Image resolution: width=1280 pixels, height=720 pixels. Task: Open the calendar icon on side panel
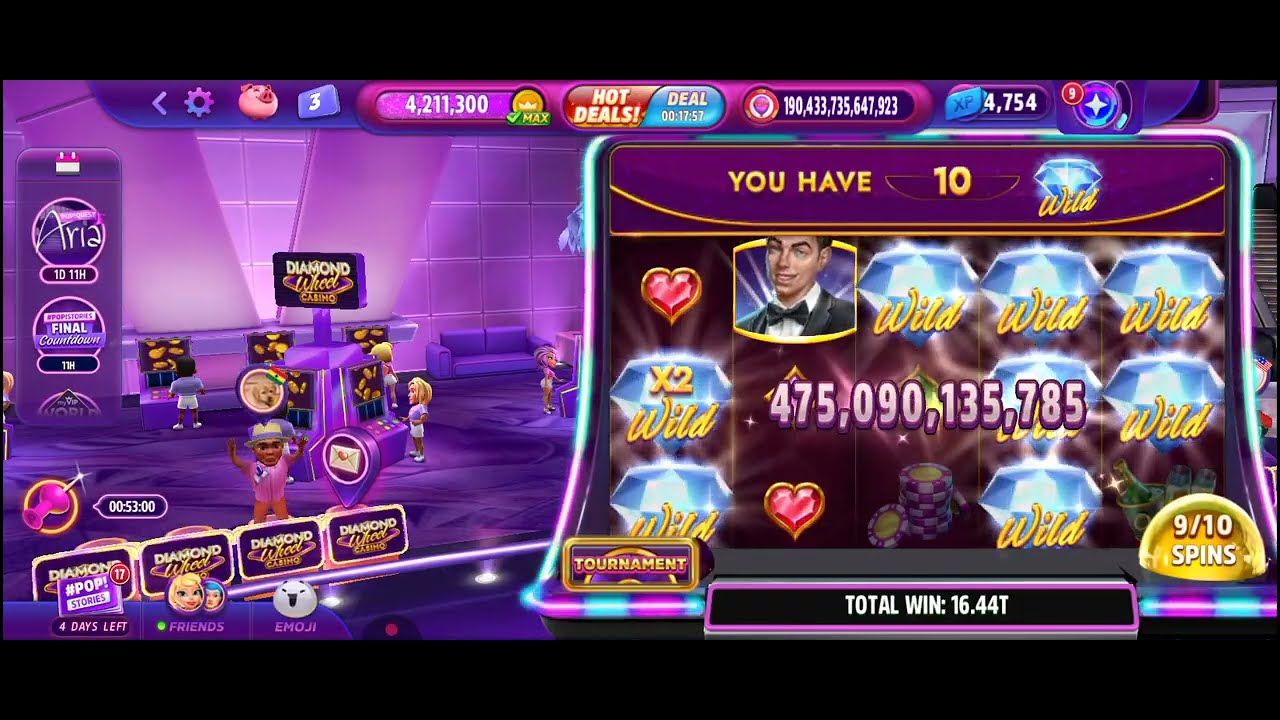tap(67, 165)
